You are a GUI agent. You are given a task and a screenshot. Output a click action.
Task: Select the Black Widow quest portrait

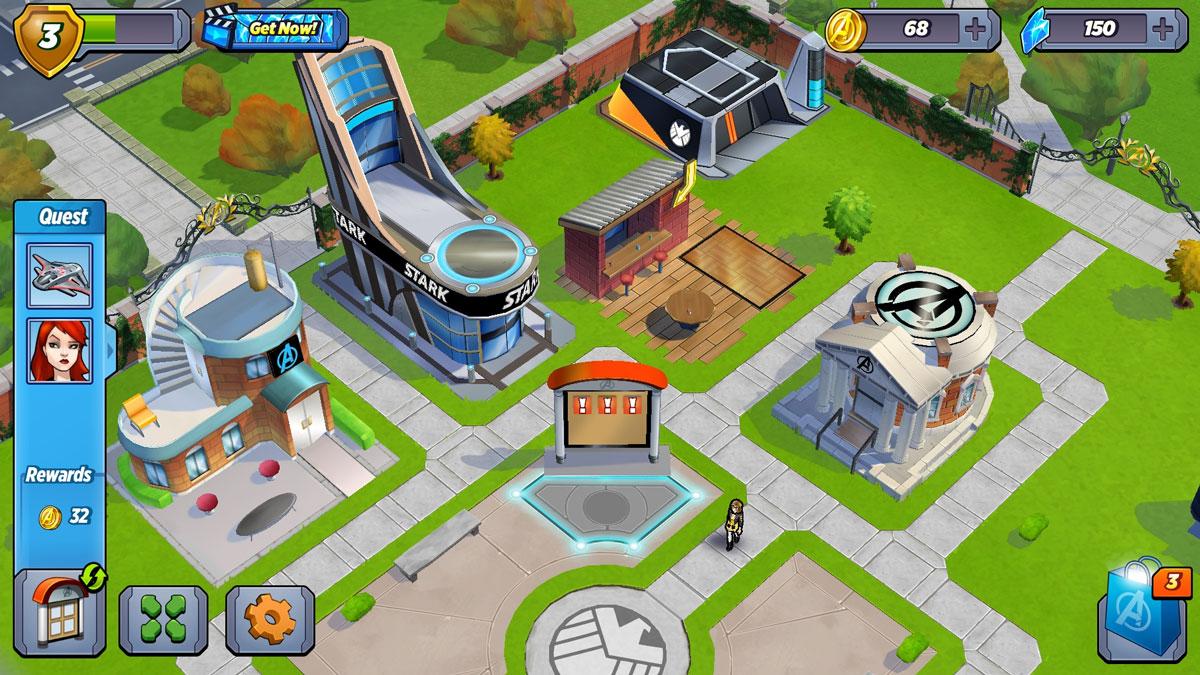point(60,350)
